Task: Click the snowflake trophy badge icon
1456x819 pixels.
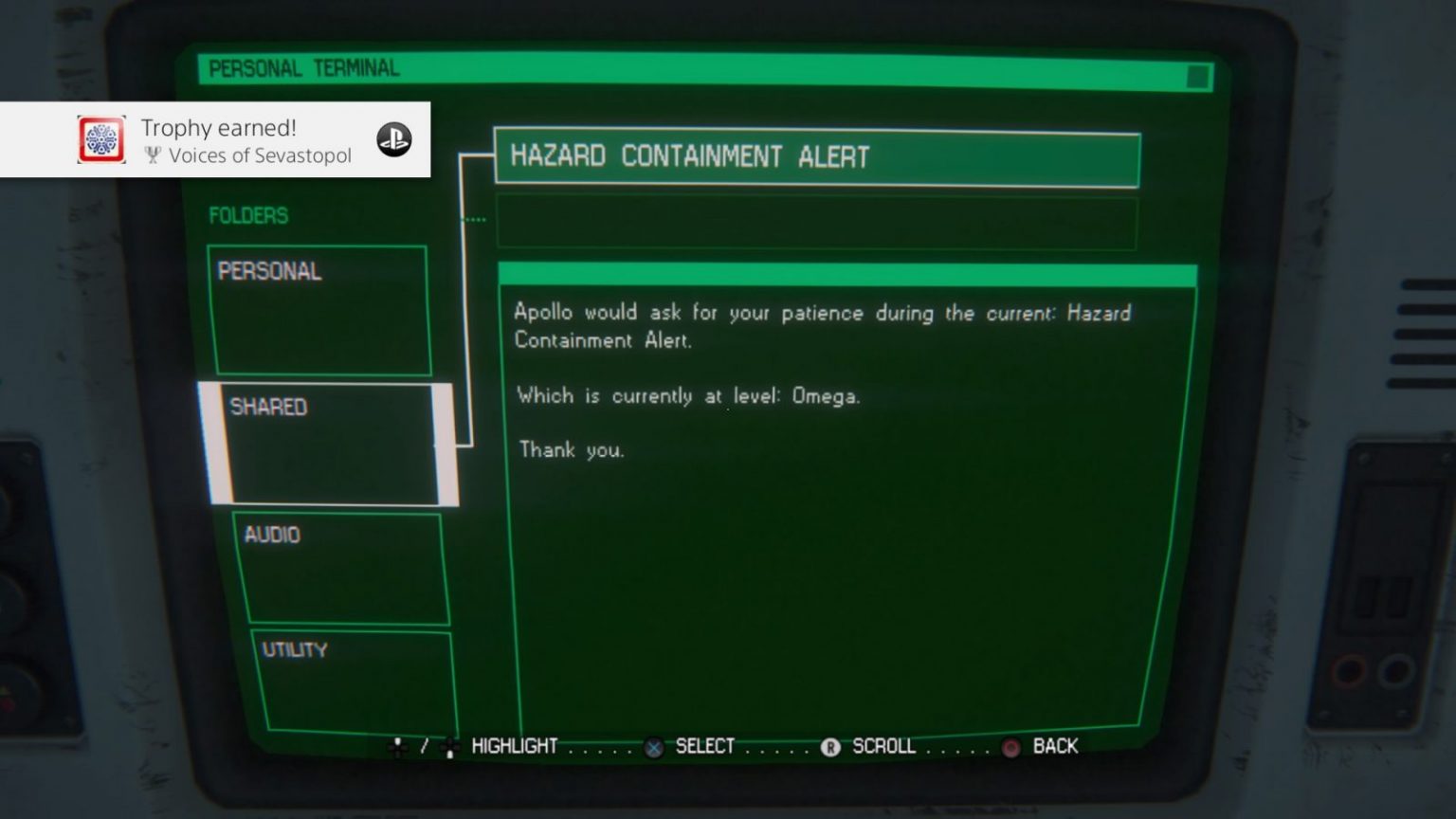Action: [x=100, y=139]
